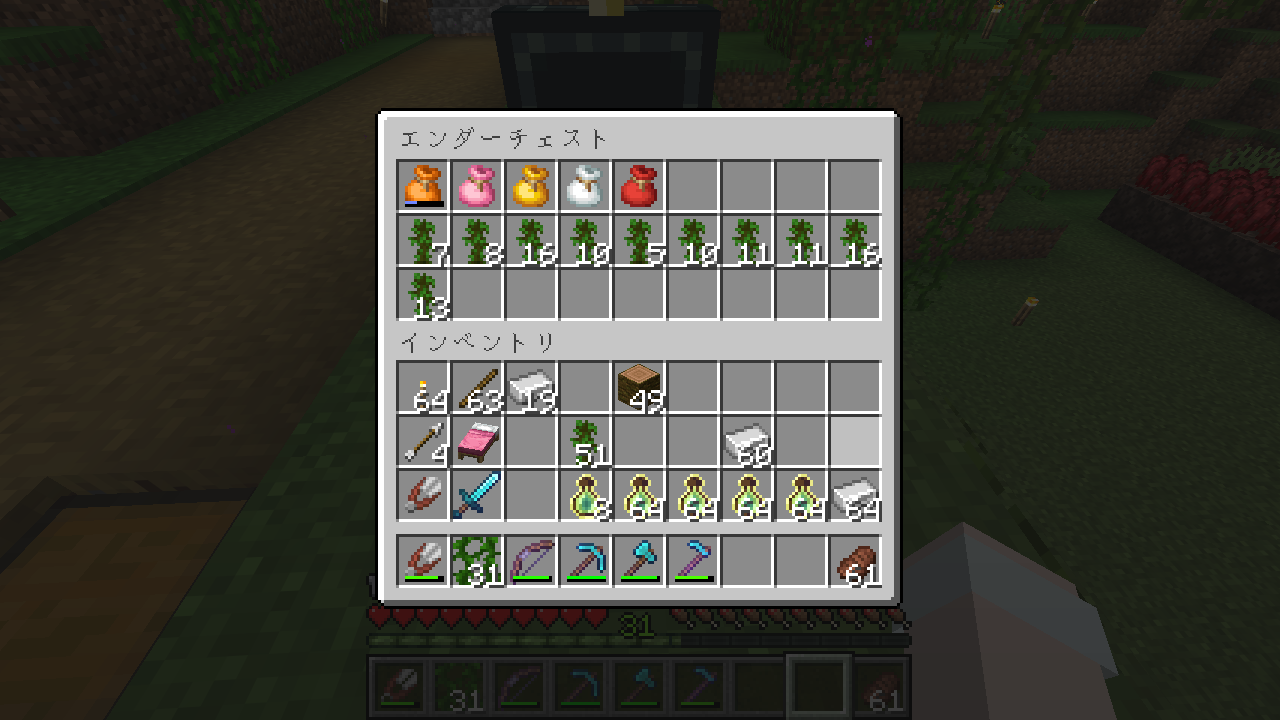This screenshot has height=720, width=1280.
Task: Pick up the stack of 13 saplings
Action: 423,294
